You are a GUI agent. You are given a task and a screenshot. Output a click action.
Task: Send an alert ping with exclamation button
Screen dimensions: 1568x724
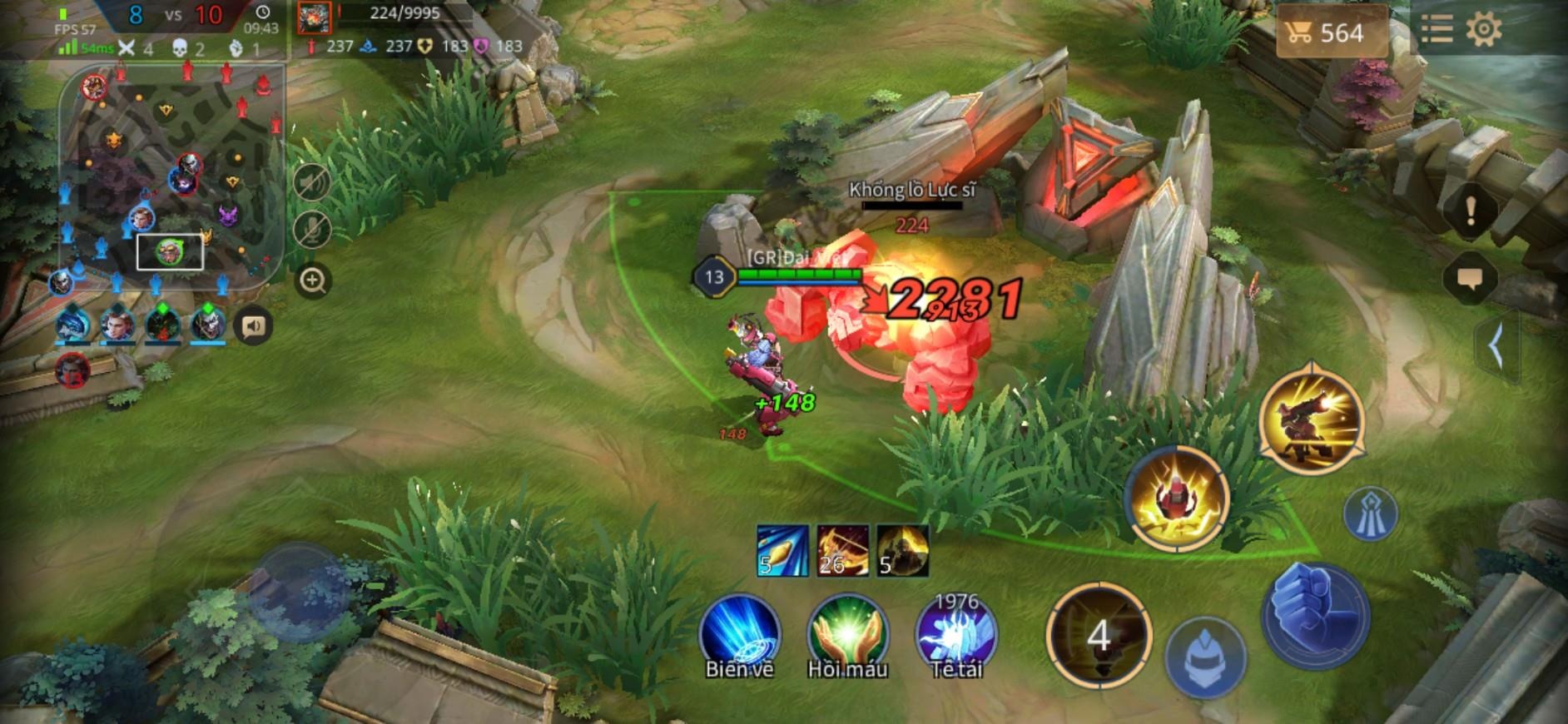coord(1470,211)
